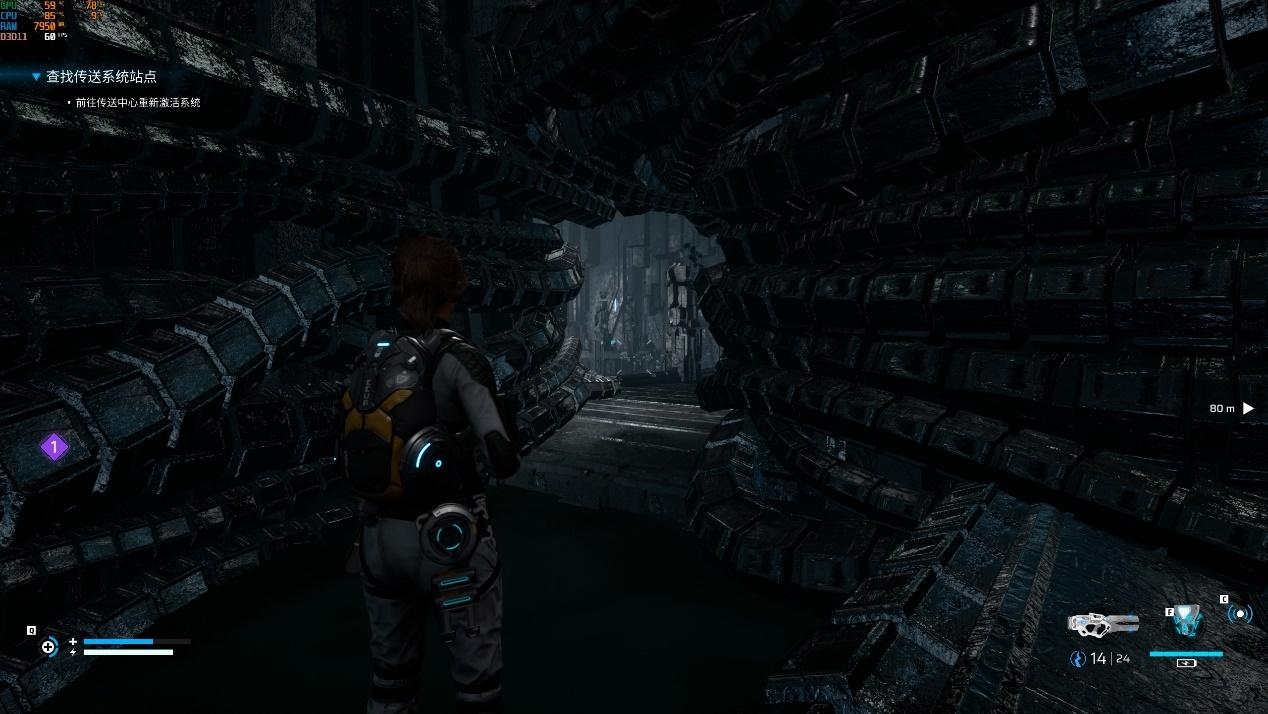Trigger the scanner pulse ability icon

[x=1240, y=614]
